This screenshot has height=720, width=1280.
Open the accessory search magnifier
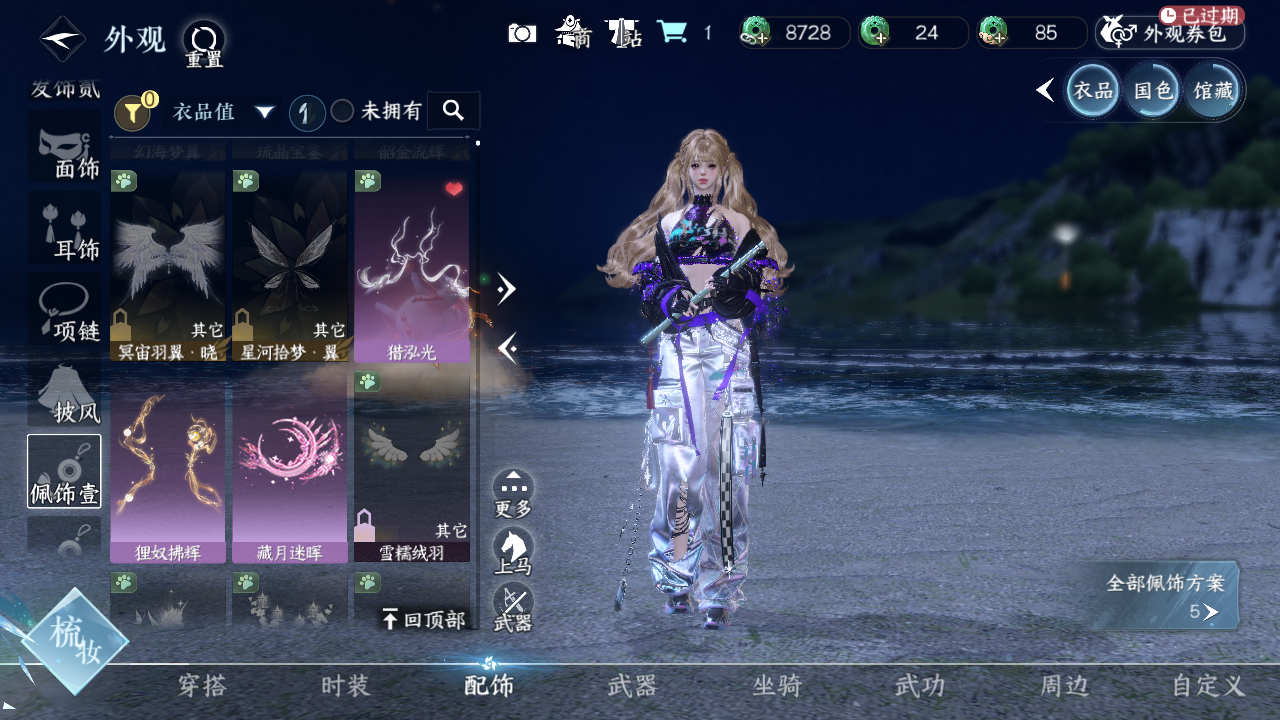(453, 110)
